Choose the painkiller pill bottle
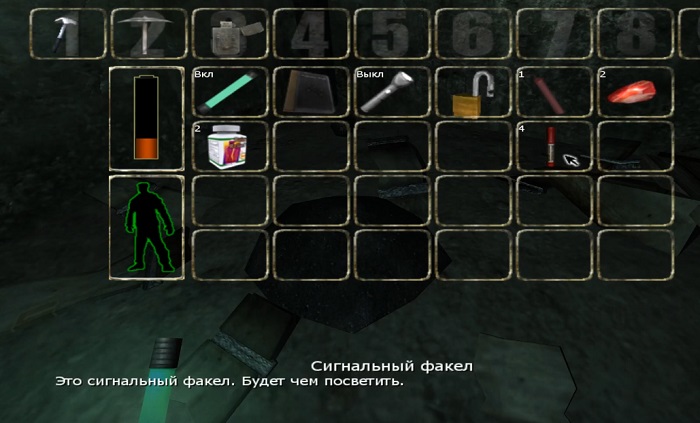The height and width of the screenshot is (423, 700). point(229,146)
